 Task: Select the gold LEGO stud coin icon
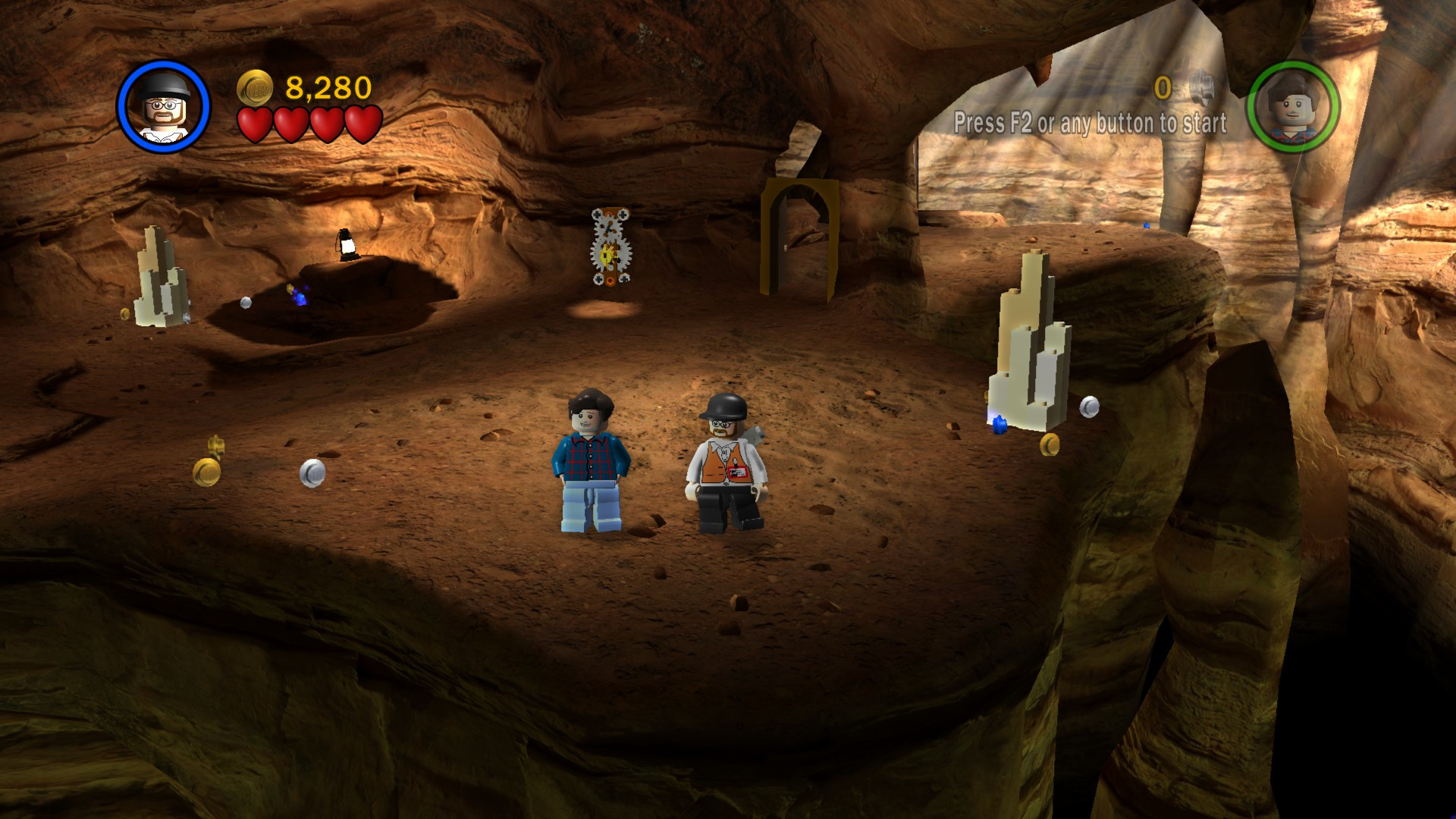click(255, 87)
